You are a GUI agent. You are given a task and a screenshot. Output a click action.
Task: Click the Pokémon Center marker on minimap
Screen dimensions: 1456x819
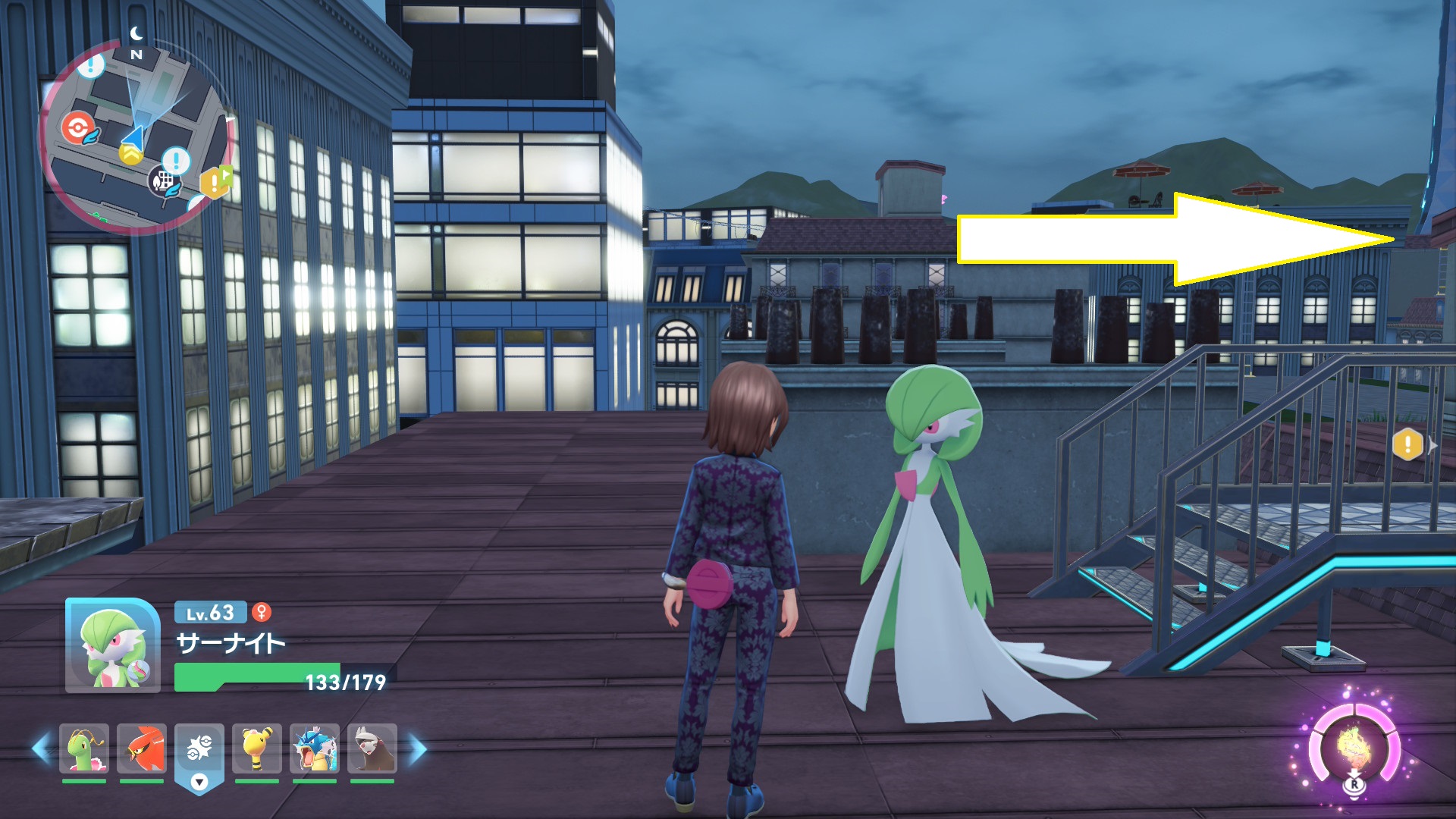coord(77,127)
